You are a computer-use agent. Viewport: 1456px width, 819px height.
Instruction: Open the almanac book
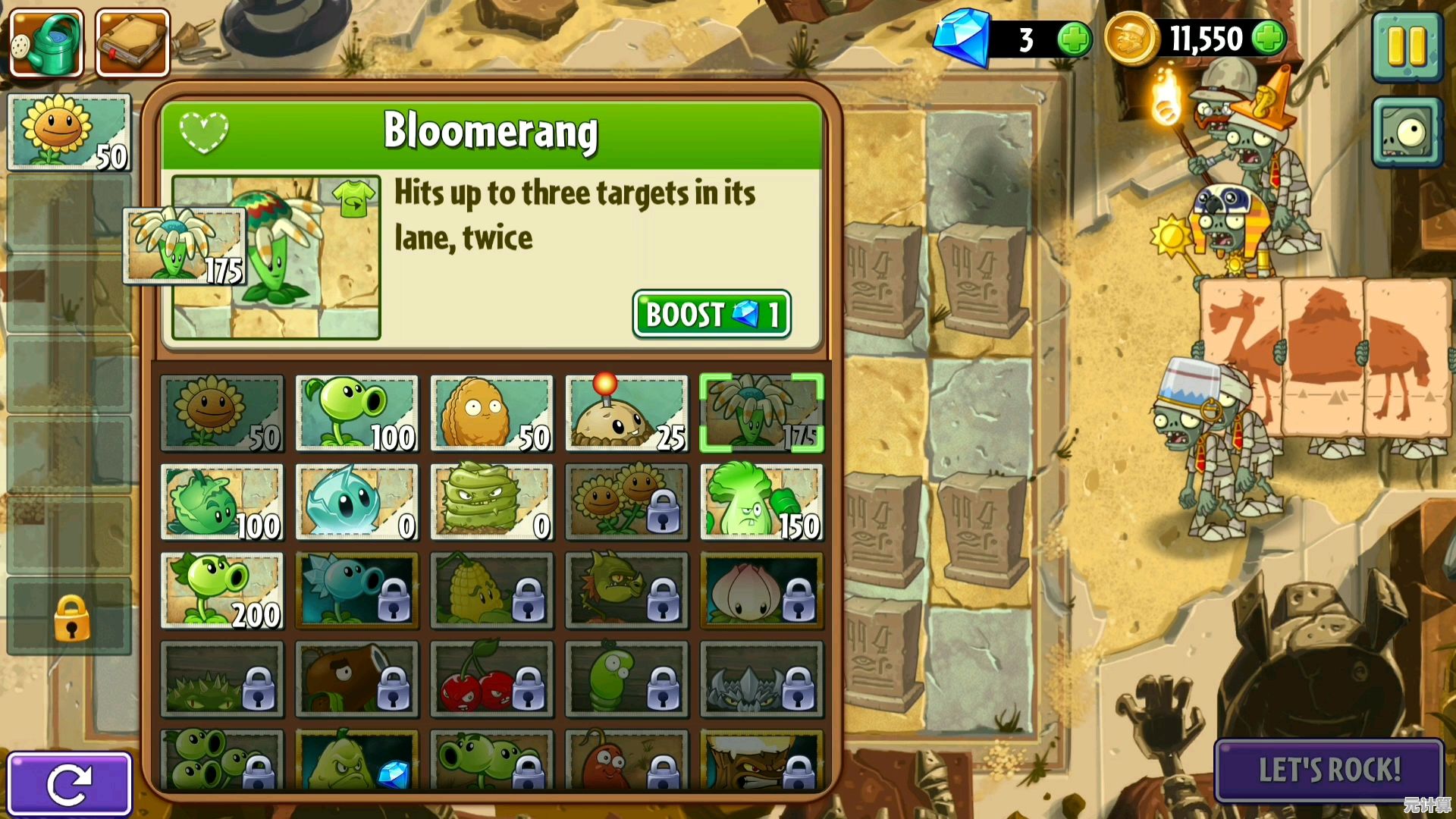pos(133,43)
